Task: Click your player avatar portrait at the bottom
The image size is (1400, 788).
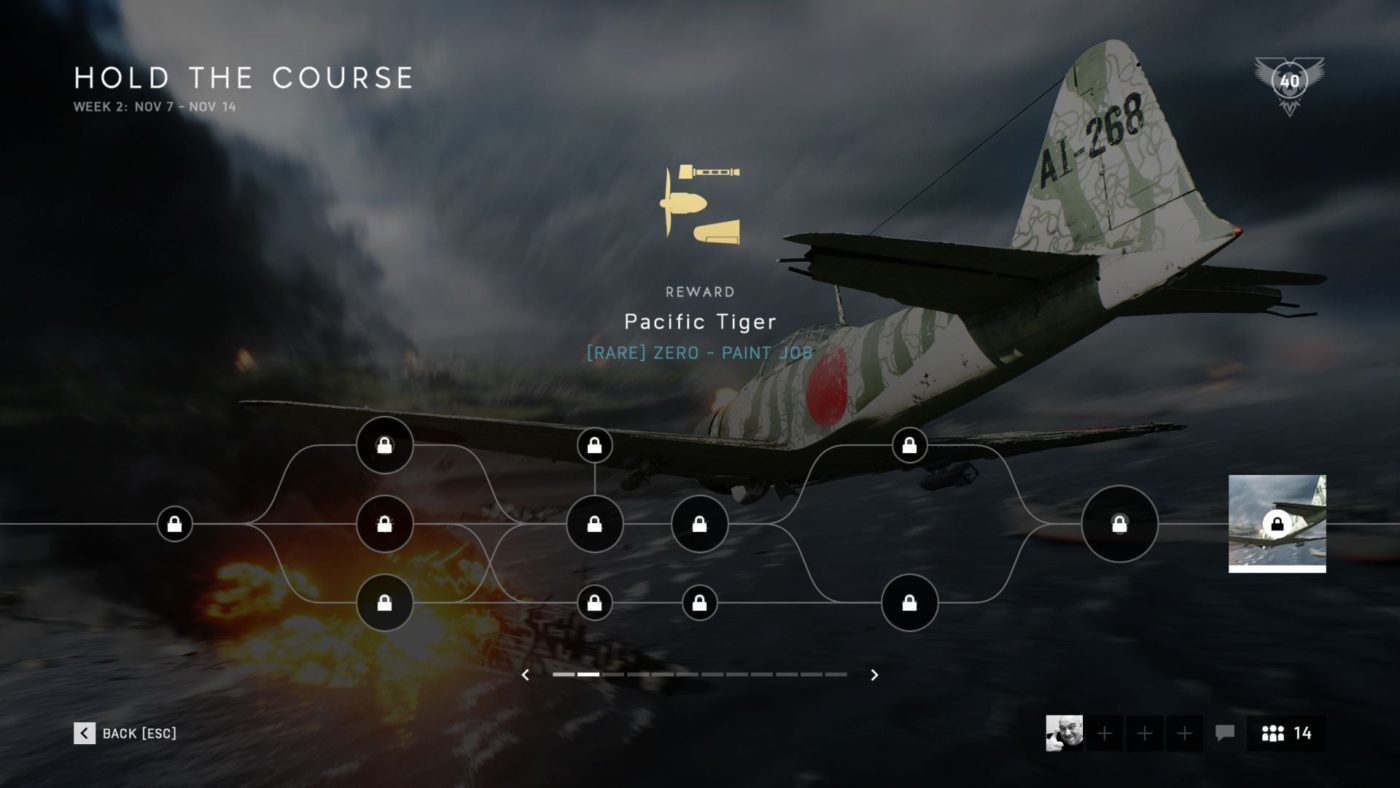Action: (x=1063, y=733)
